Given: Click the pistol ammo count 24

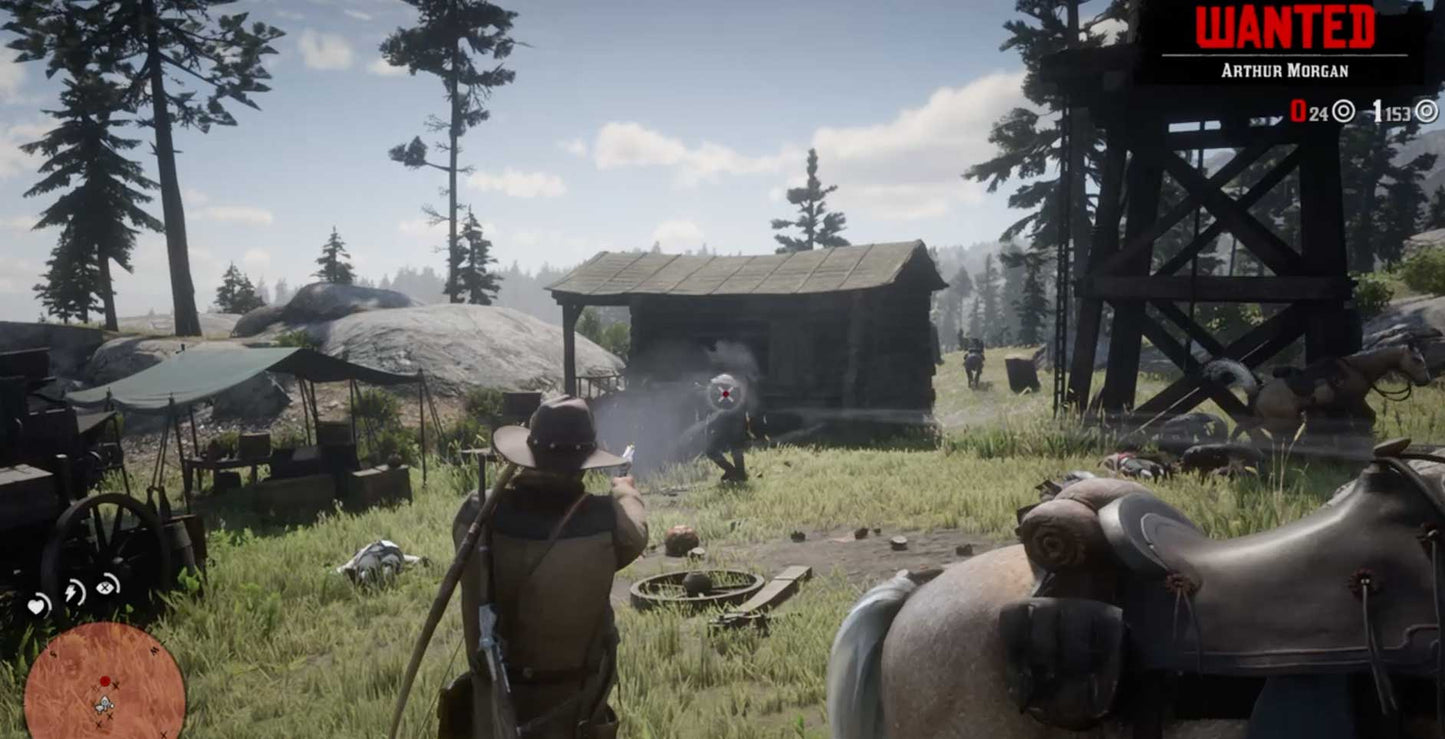Looking at the screenshot, I should tap(1319, 111).
